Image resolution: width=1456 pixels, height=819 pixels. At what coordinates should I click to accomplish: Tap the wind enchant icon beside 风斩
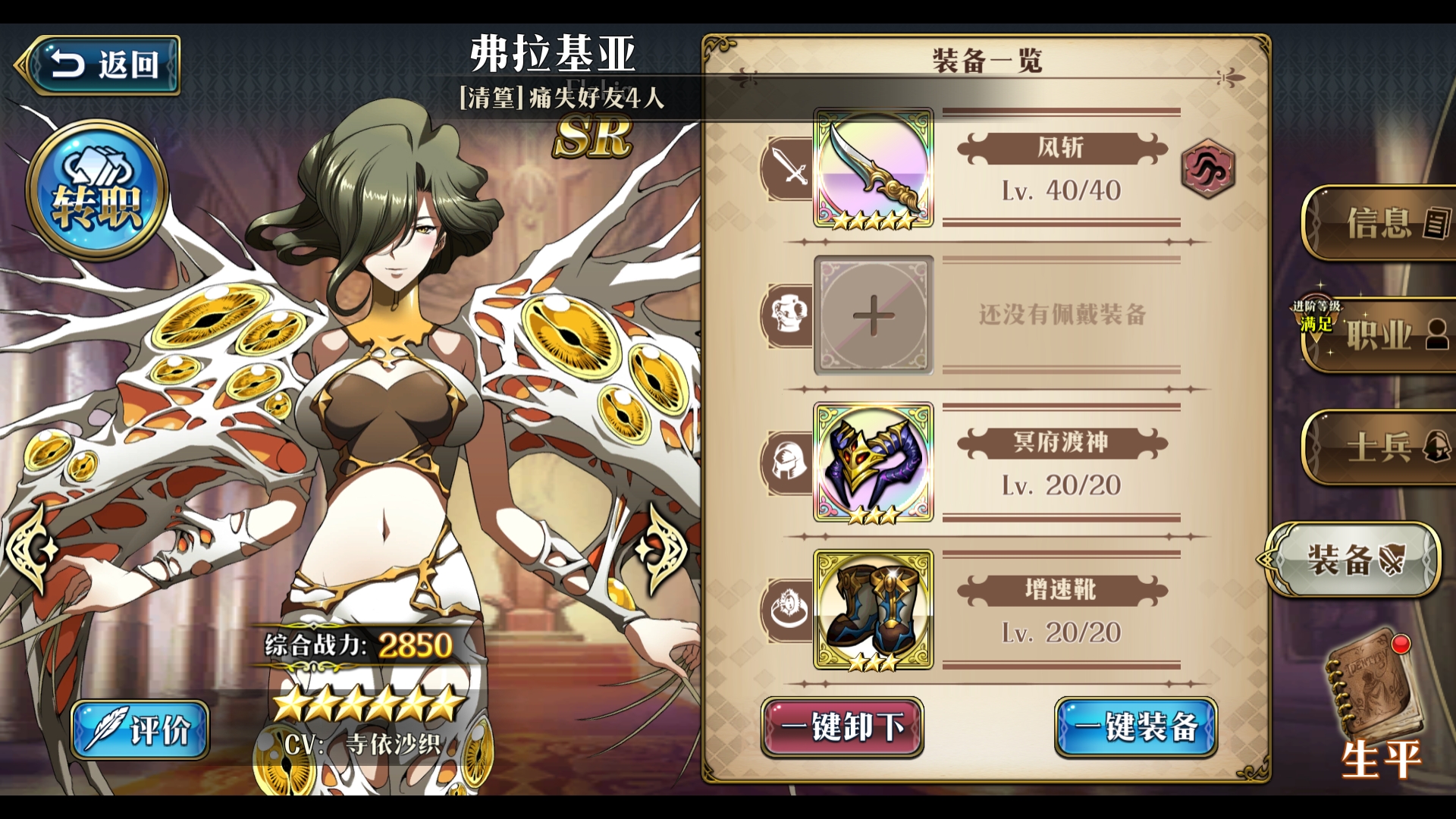tap(1207, 169)
